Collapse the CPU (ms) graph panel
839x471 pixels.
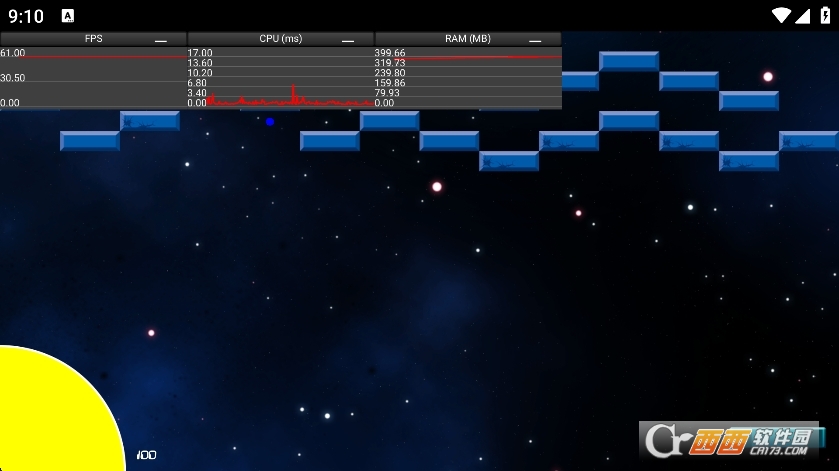click(348, 40)
